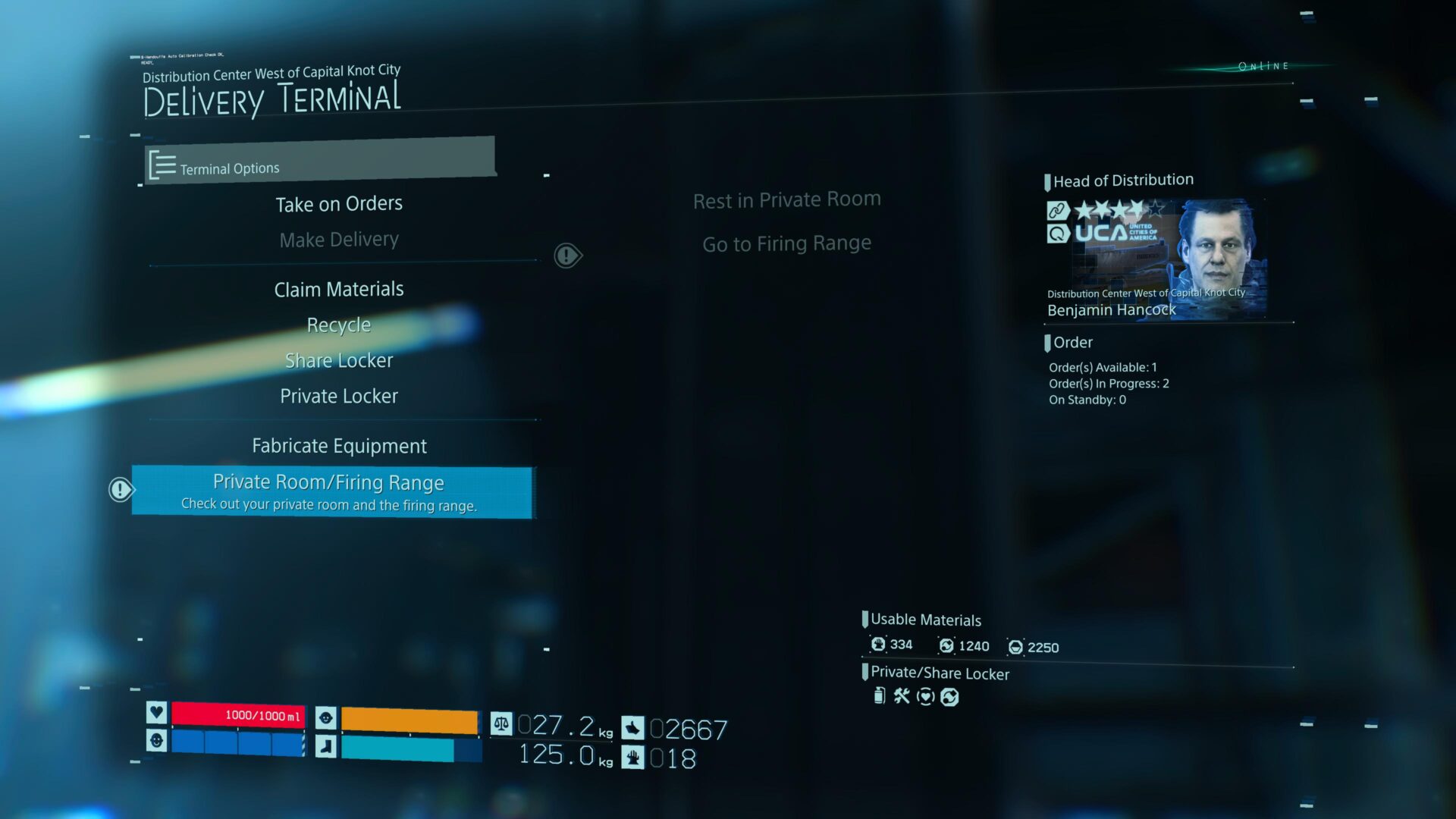
Task: Select Make Delivery entry
Action: tap(339, 240)
